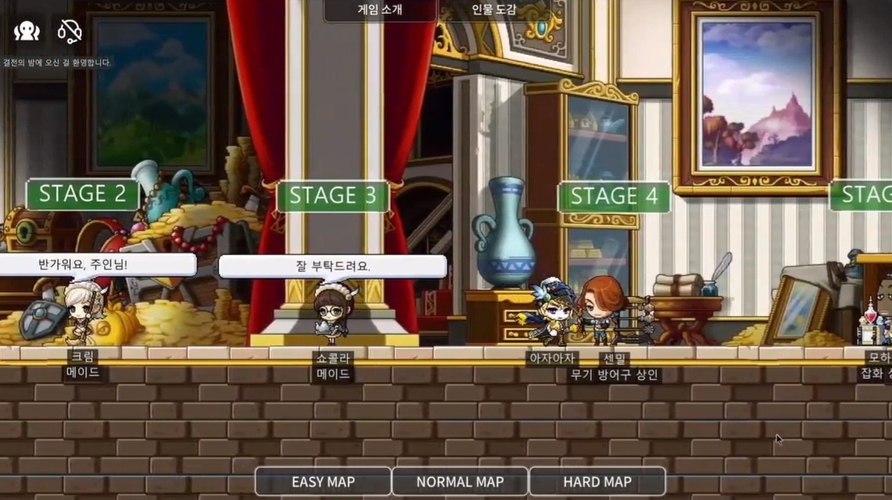
Task: Switch to the 인물 도감 tab
Action: tap(494, 10)
